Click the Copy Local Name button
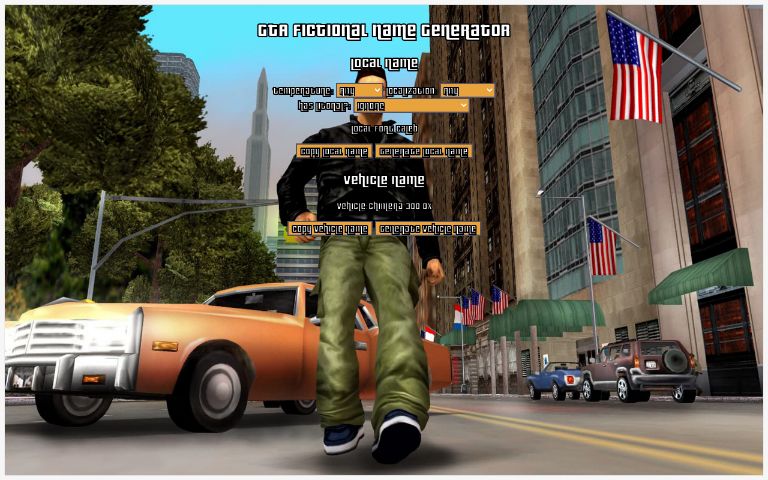The width and height of the screenshot is (768, 480). click(x=334, y=152)
